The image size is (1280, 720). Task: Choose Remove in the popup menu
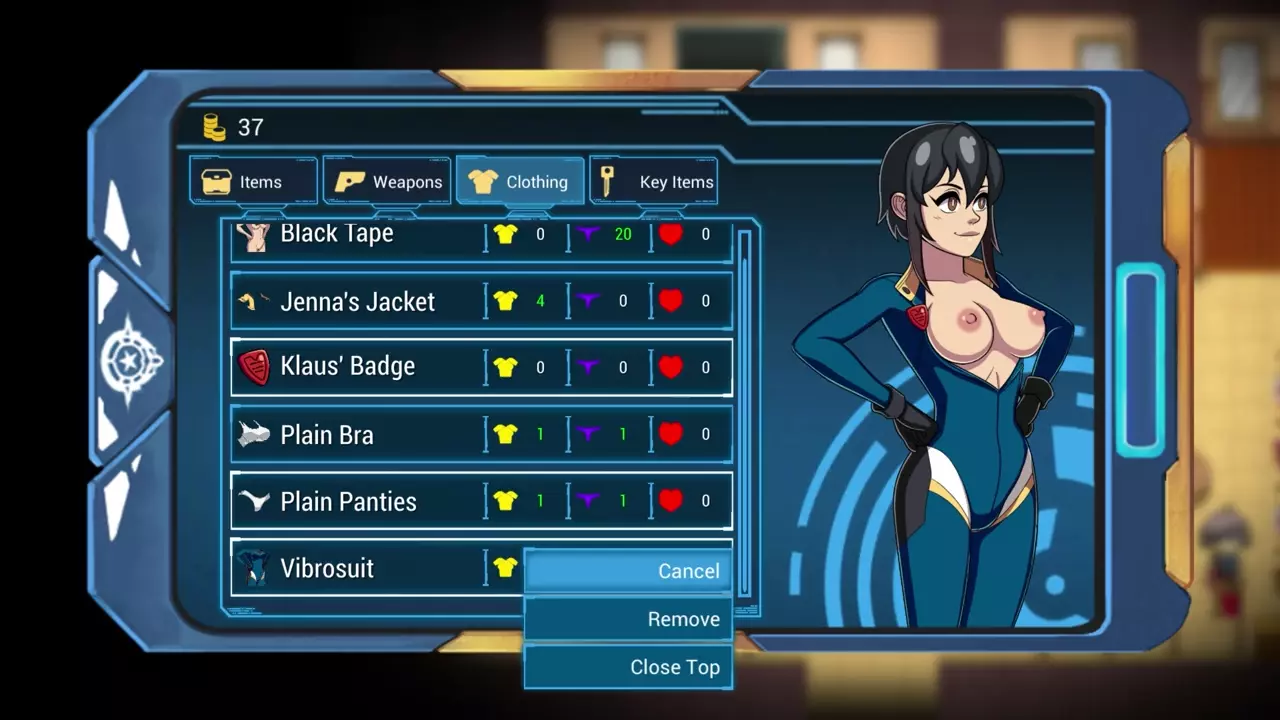pyautogui.click(x=628, y=619)
